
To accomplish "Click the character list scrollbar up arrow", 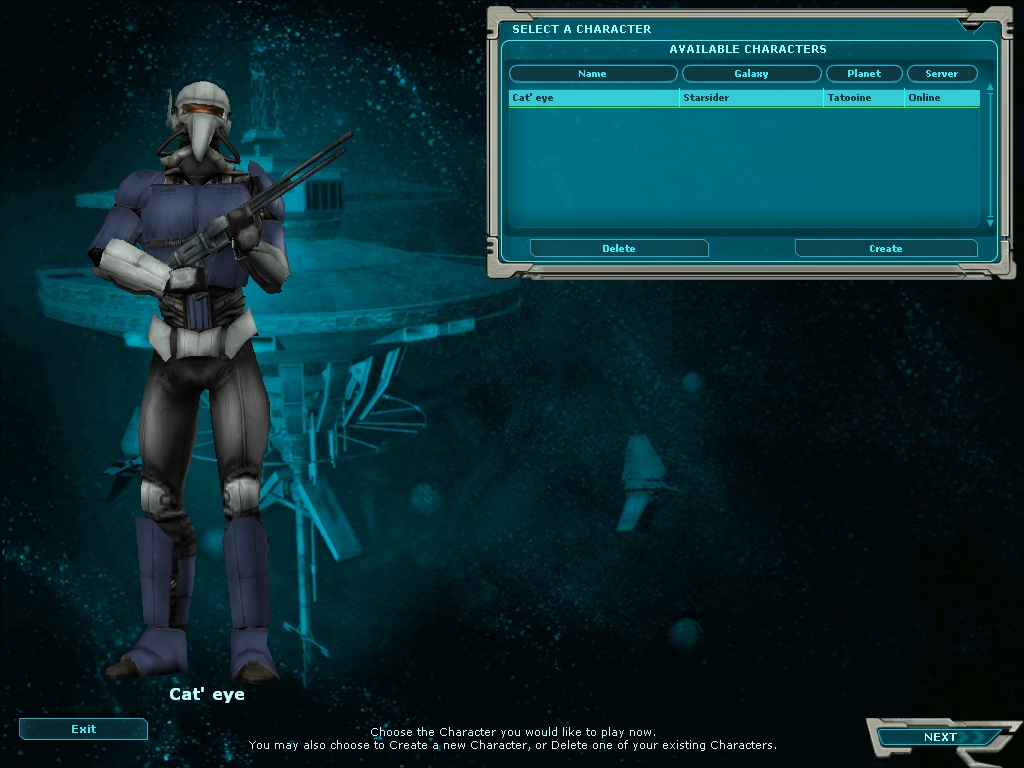I will pyautogui.click(x=990, y=88).
